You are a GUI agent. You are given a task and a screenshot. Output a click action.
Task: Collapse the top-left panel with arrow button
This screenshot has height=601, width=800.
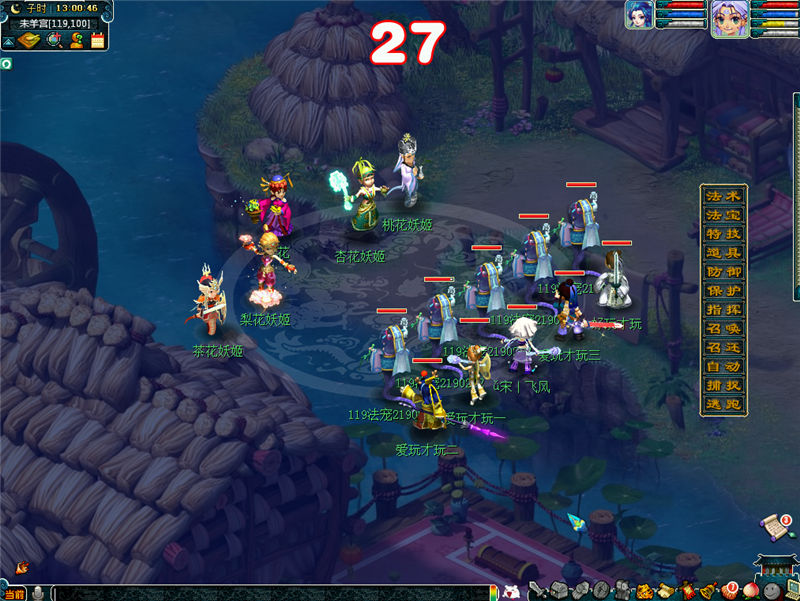8,42
